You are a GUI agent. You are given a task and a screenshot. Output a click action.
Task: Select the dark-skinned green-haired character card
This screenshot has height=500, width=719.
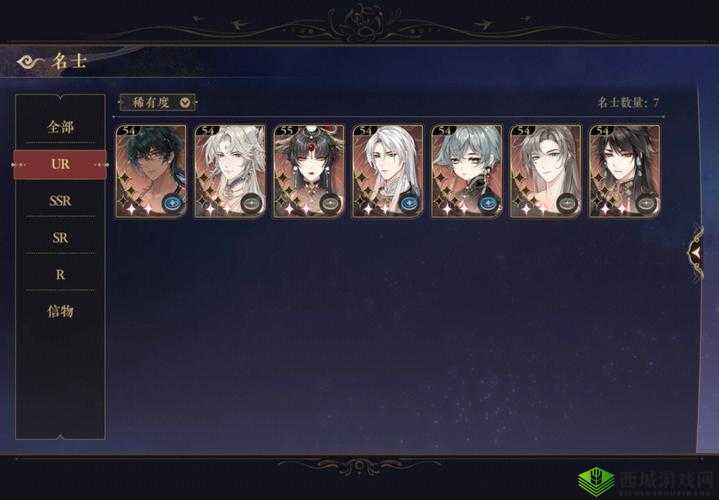pos(150,171)
